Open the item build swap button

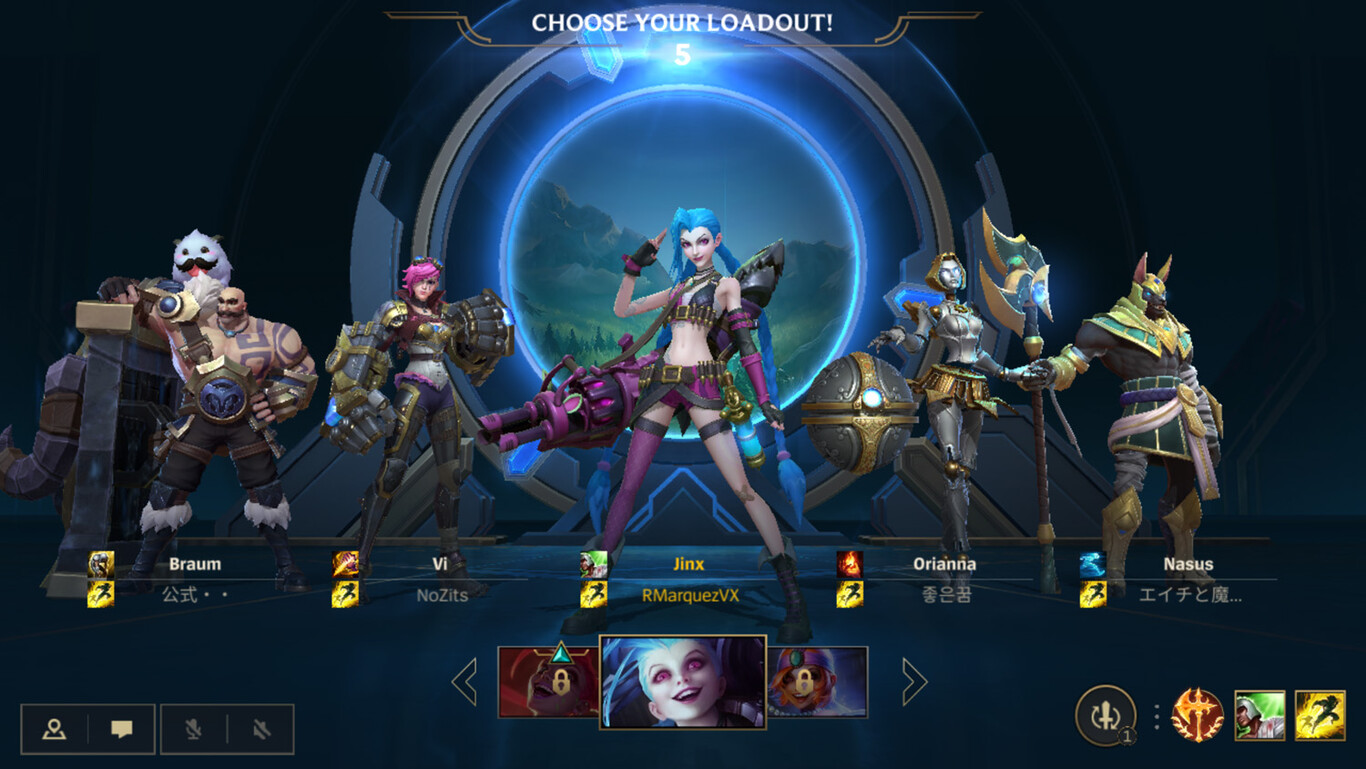(x=1105, y=716)
